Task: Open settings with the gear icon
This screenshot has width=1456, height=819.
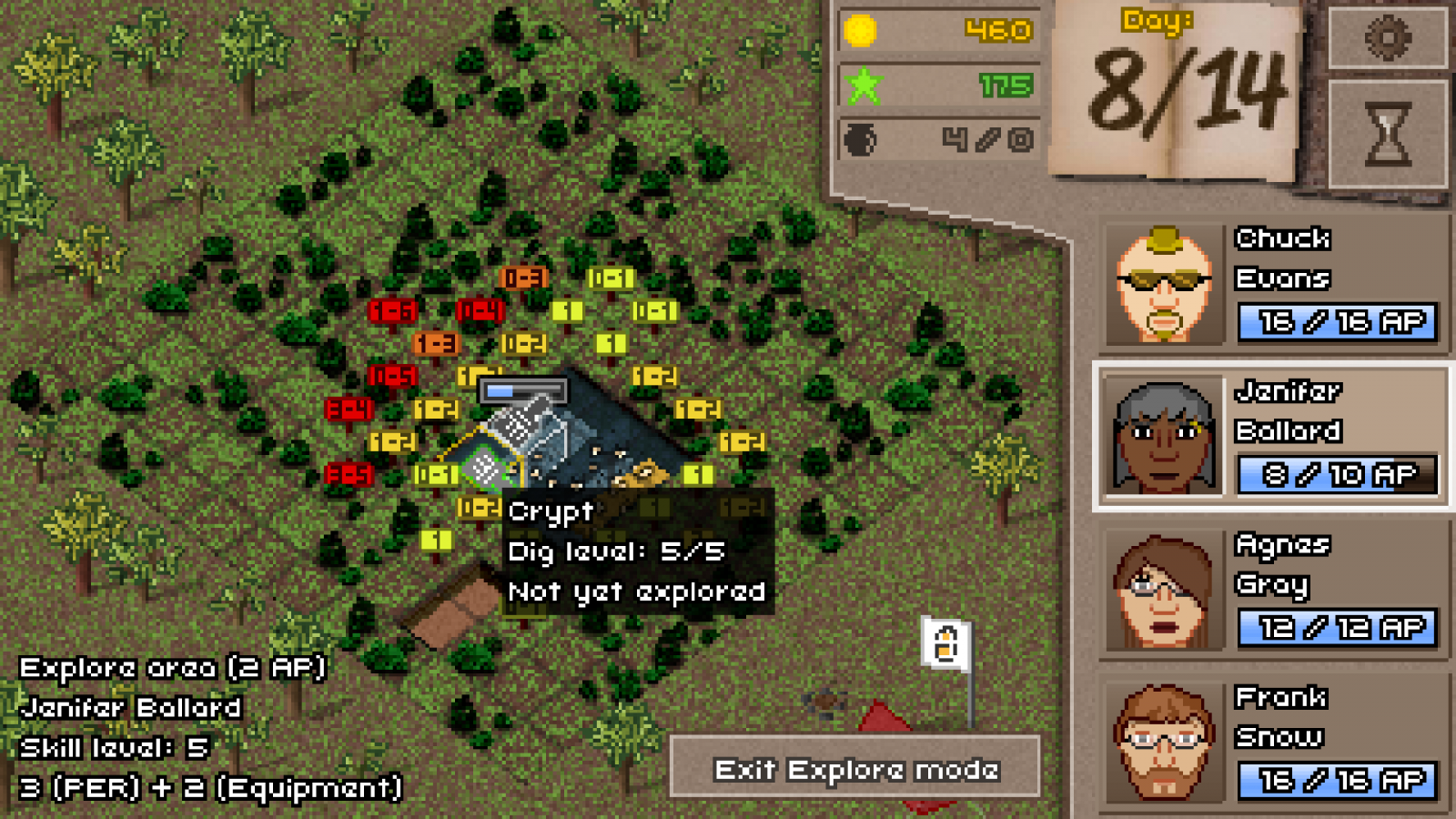Action: click(x=1387, y=38)
